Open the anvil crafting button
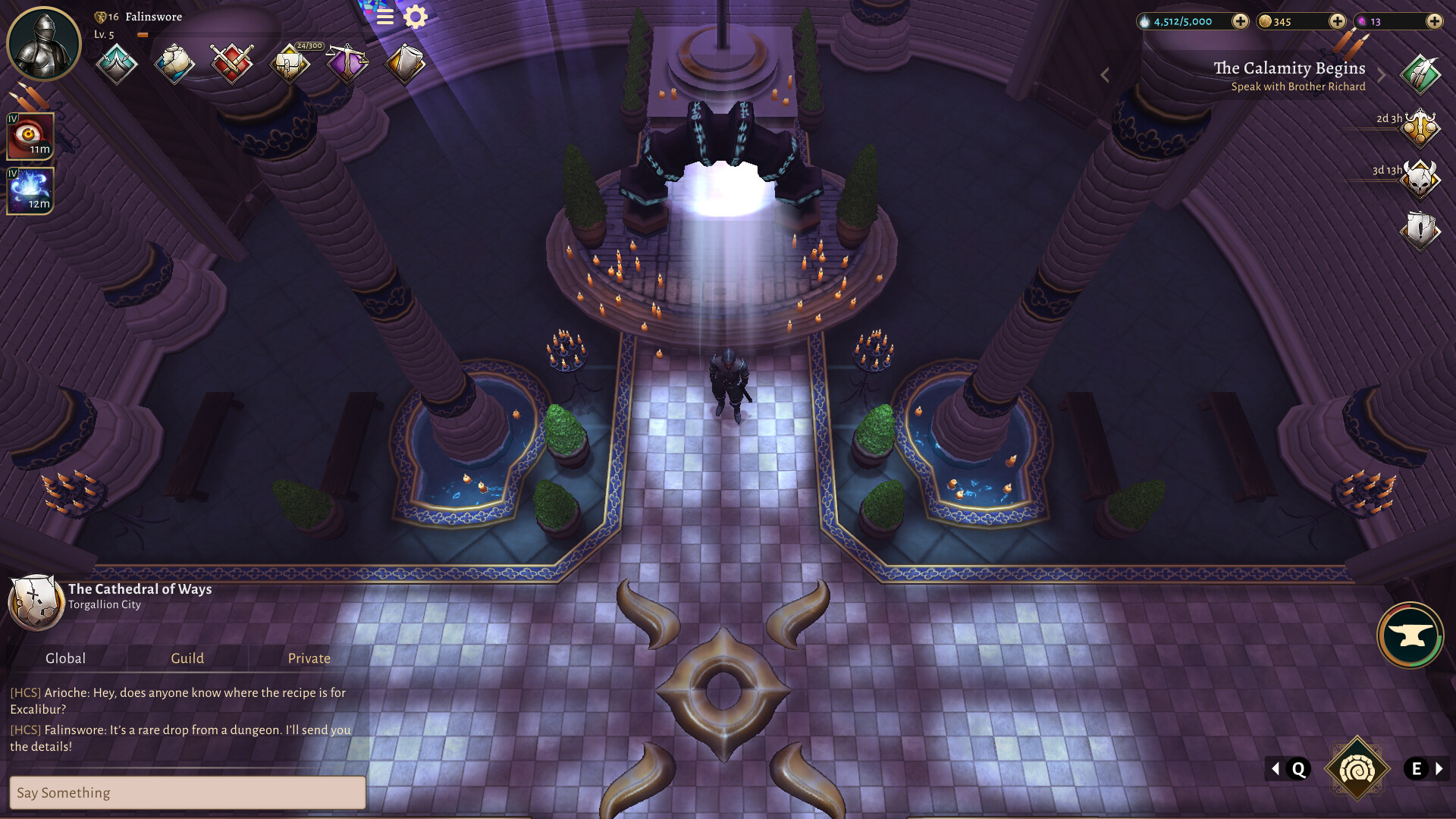This screenshot has width=1456, height=819. pyautogui.click(x=1410, y=635)
